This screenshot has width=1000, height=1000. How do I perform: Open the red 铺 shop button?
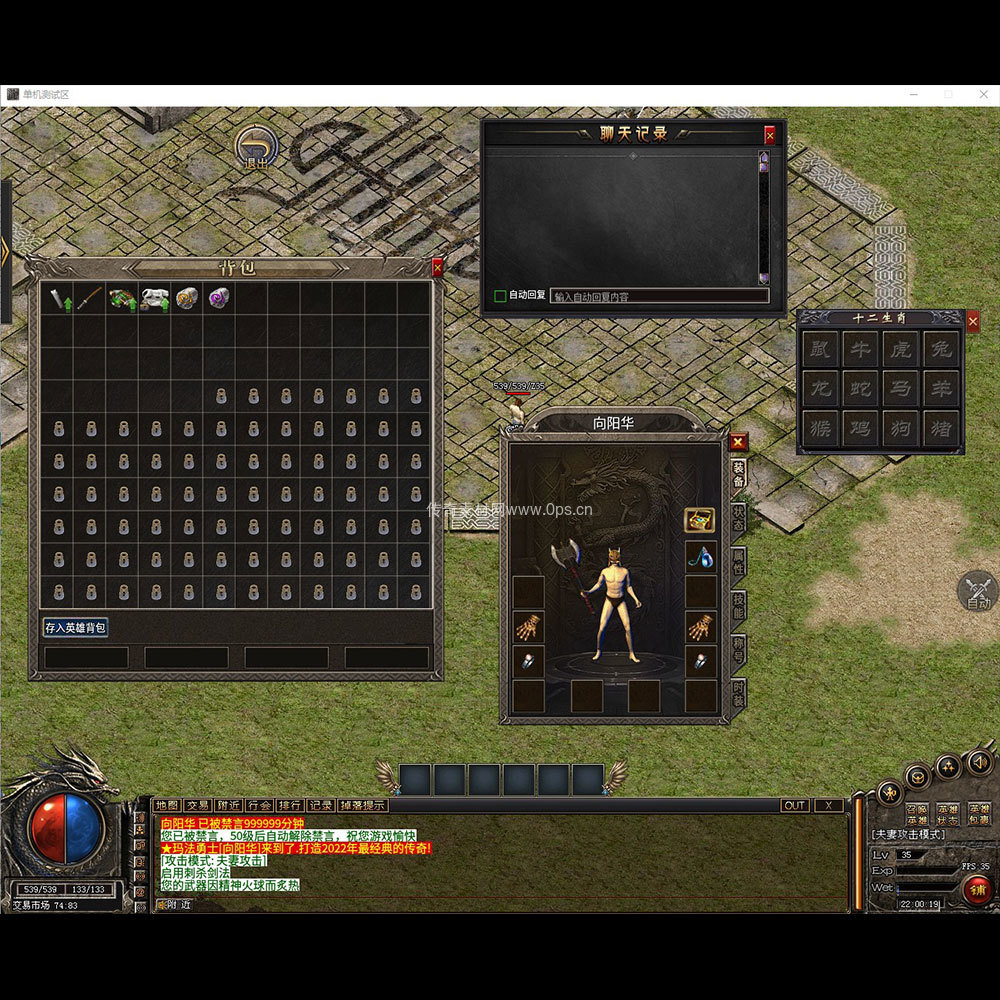click(x=977, y=889)
